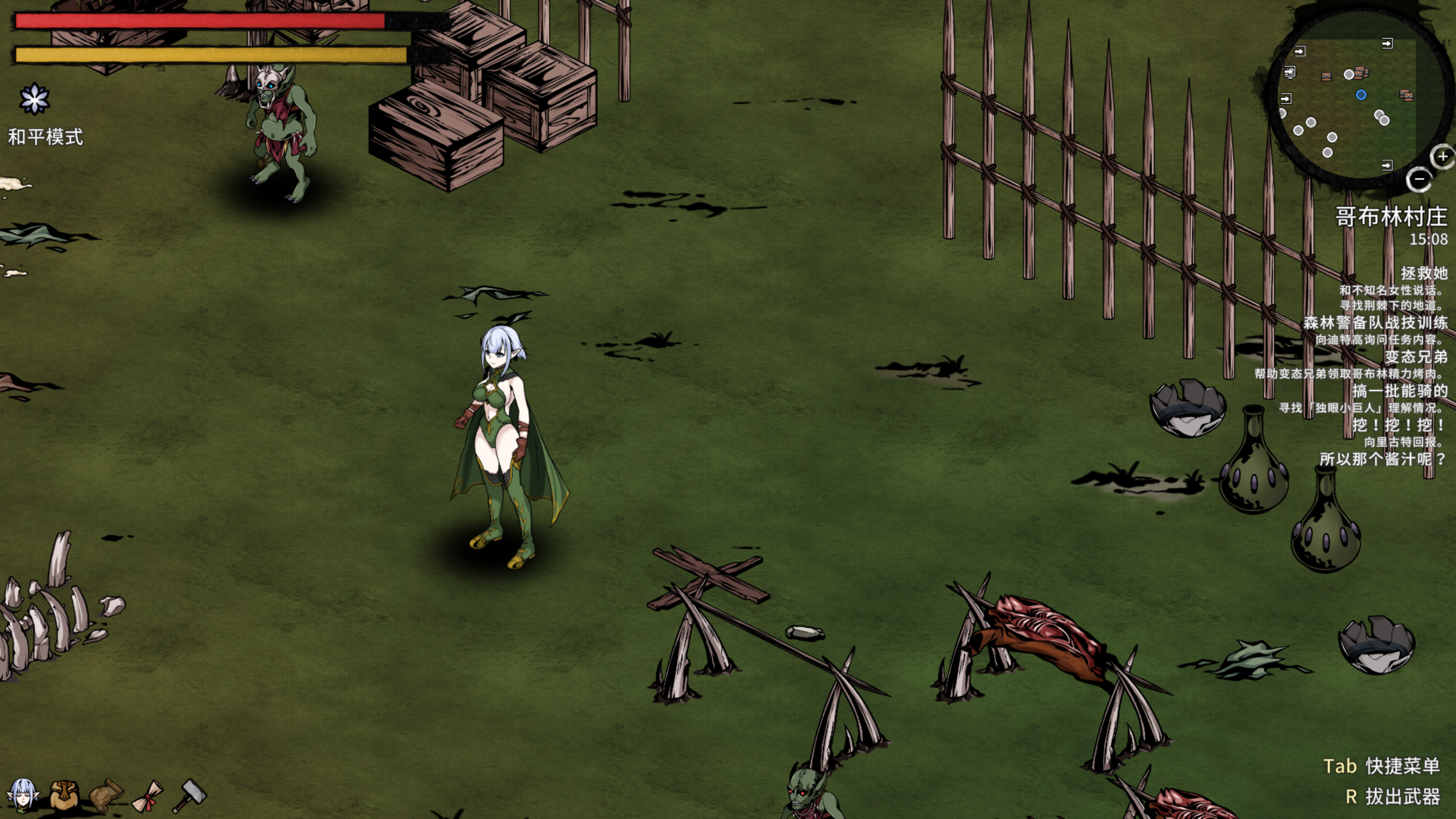This screenshot has width=1456, height=819.
Task: Select the 搞一批能骑的 quest entry
Action: 1400,391
